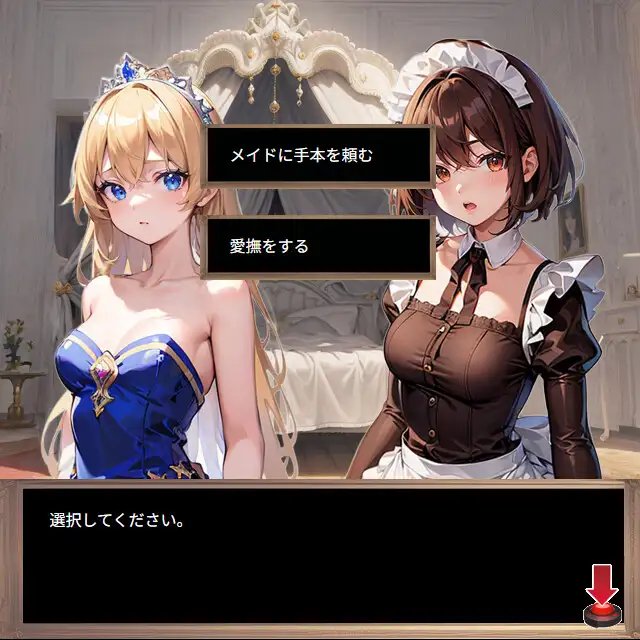Choose the メイドに手本を頼む option

click(x=317, y=155)
